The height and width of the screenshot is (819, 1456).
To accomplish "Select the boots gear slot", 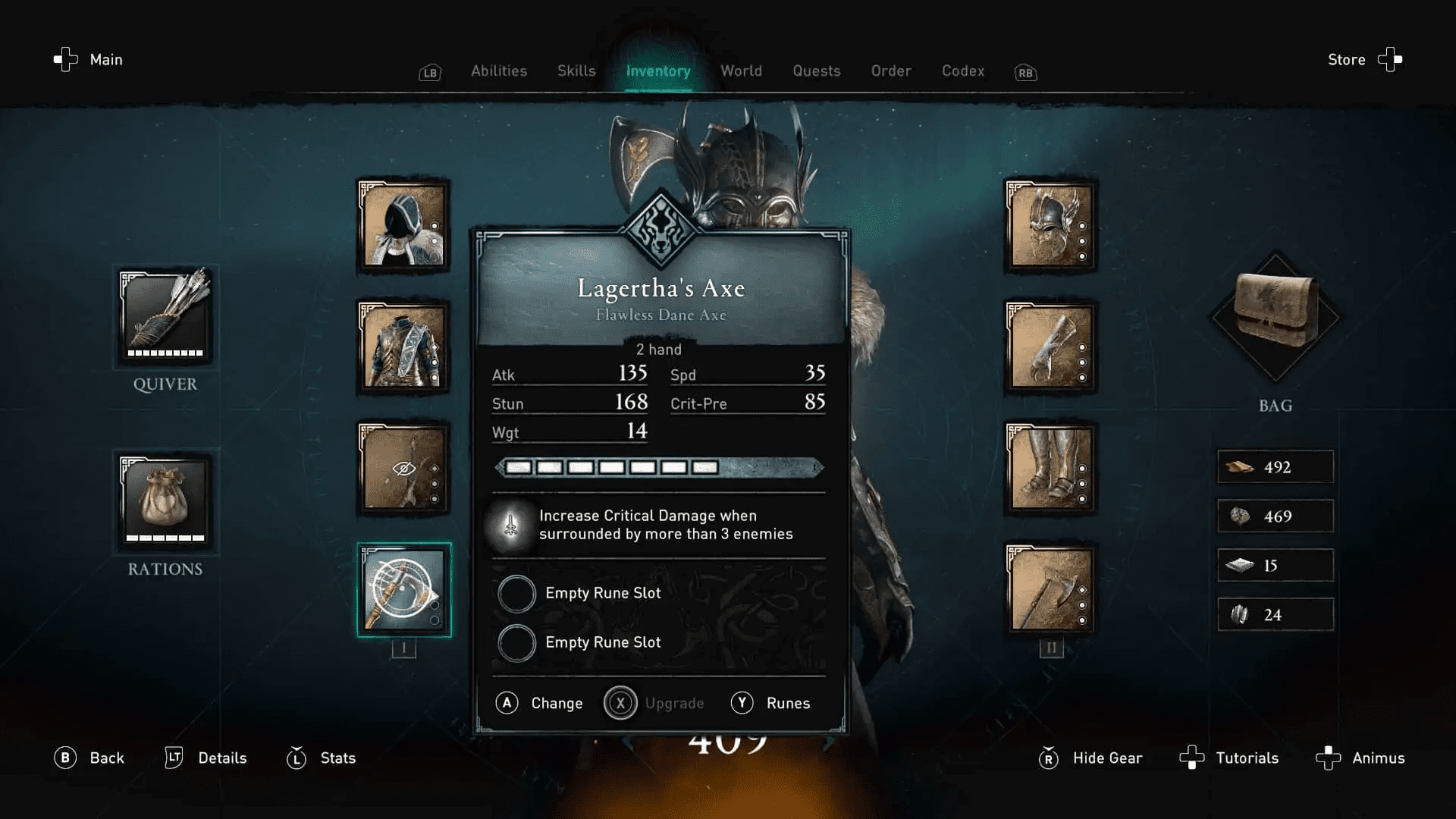I will click(1050, 469).
